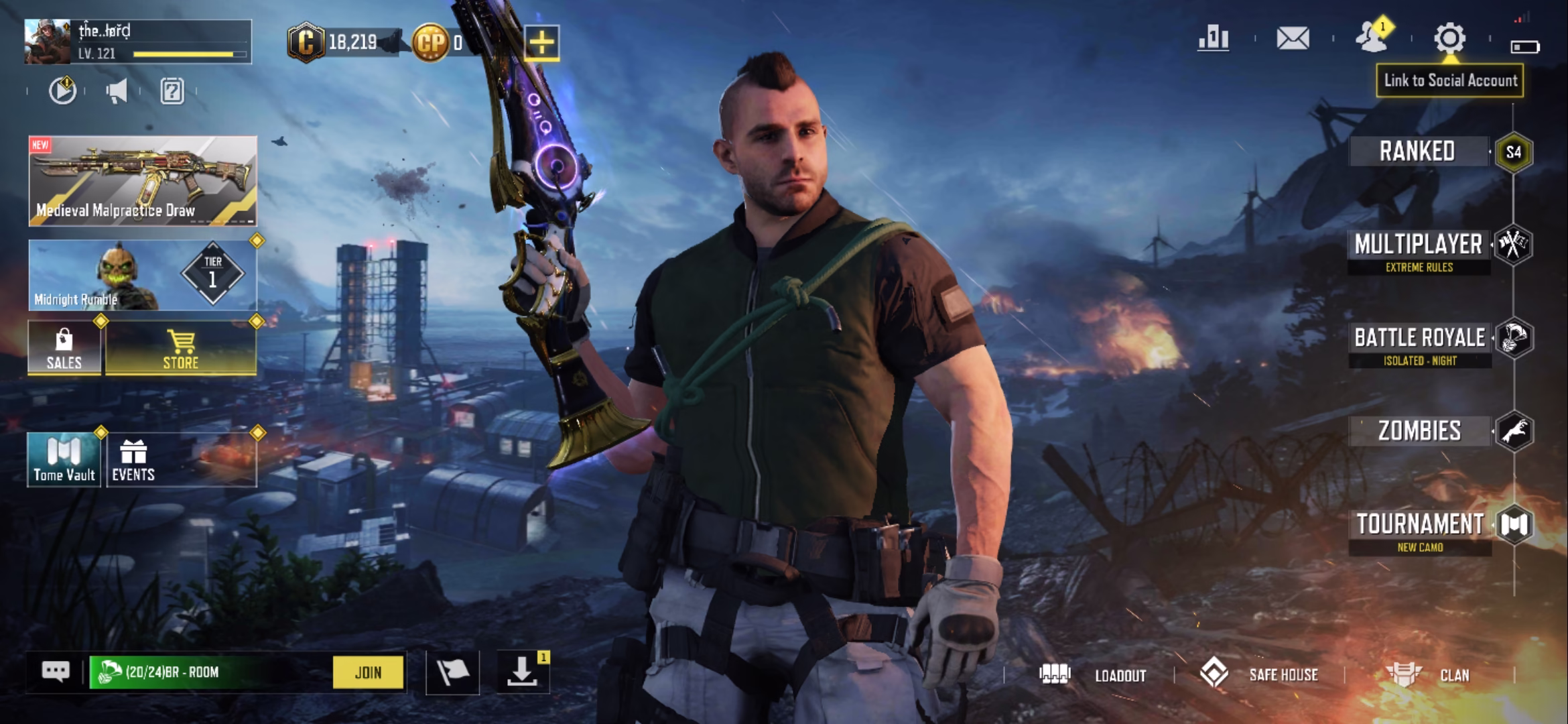The image size is (1568, 724).
Task: Open the Medieval Malpractice Draw banner
Action: click(143, 181)
